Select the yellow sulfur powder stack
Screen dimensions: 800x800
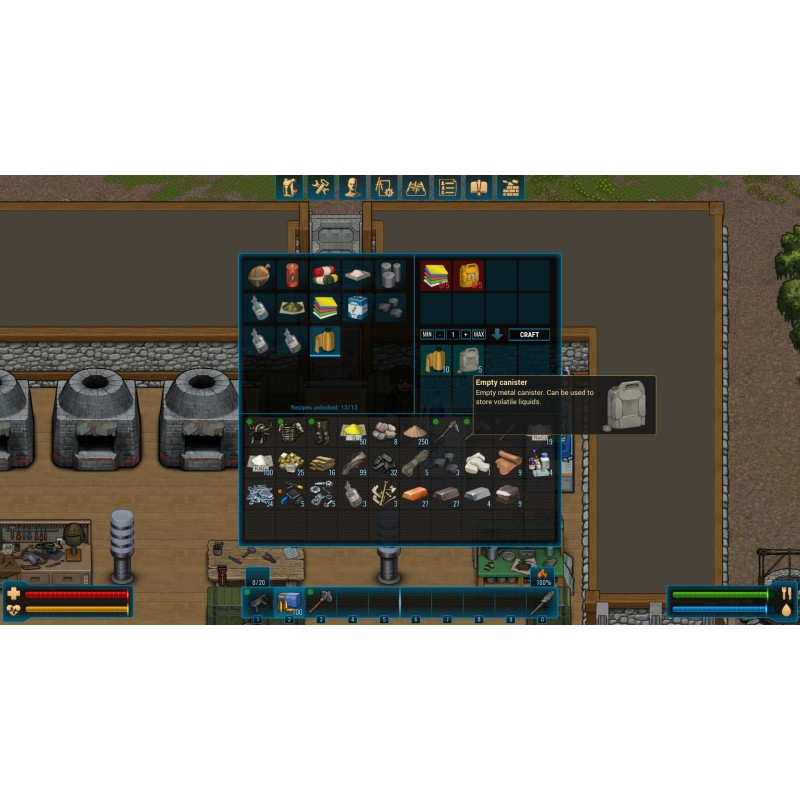pyautogui.click(x=353, y=431)
